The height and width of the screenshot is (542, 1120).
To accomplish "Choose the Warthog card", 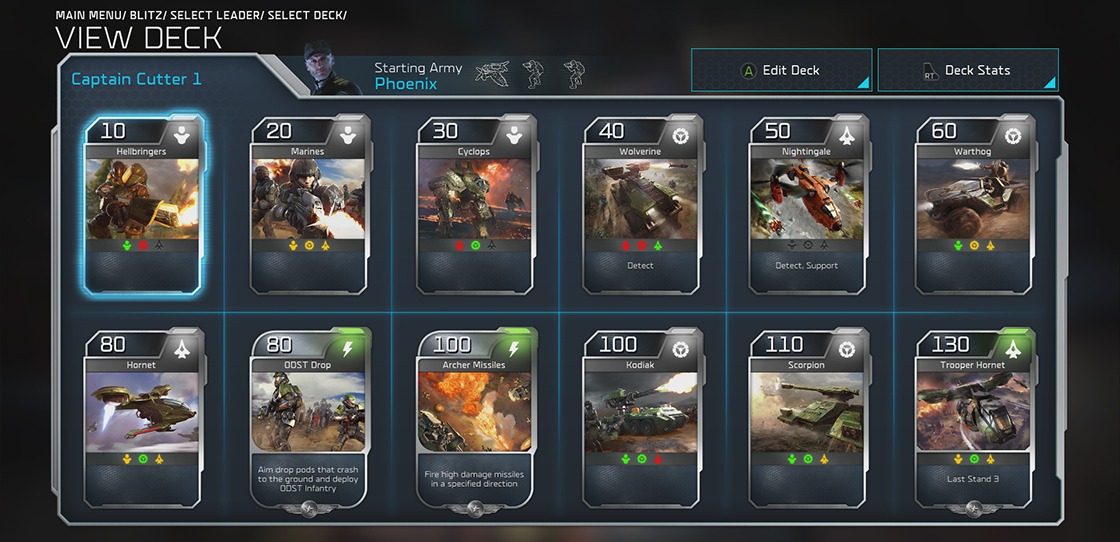I will tap(973, 204).
